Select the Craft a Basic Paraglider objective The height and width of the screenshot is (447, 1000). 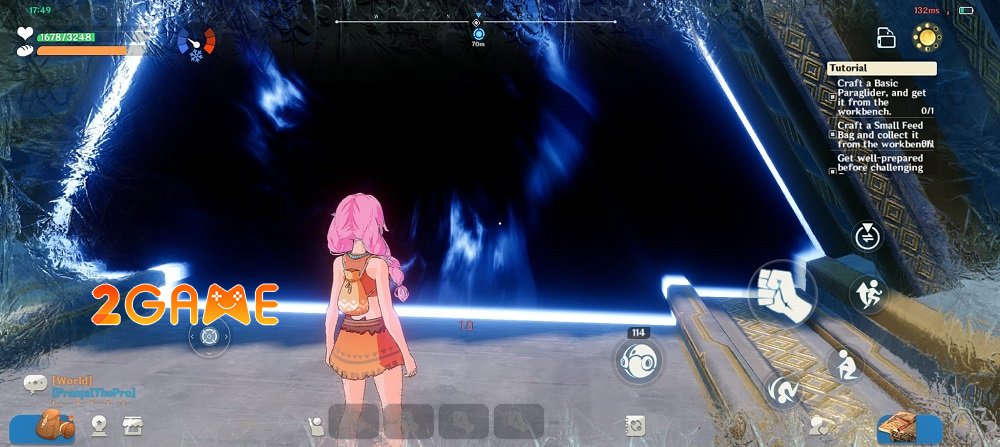pos(882,97)
